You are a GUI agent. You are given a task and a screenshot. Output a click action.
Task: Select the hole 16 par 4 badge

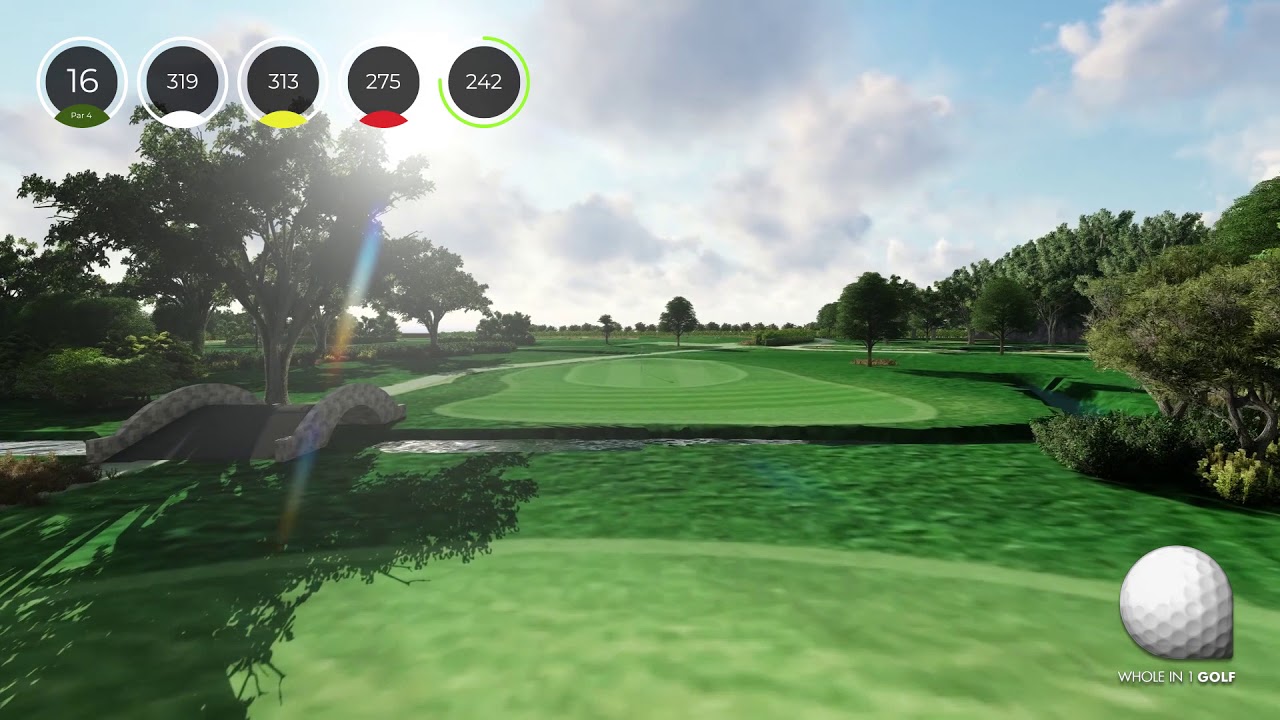[82, 84]
